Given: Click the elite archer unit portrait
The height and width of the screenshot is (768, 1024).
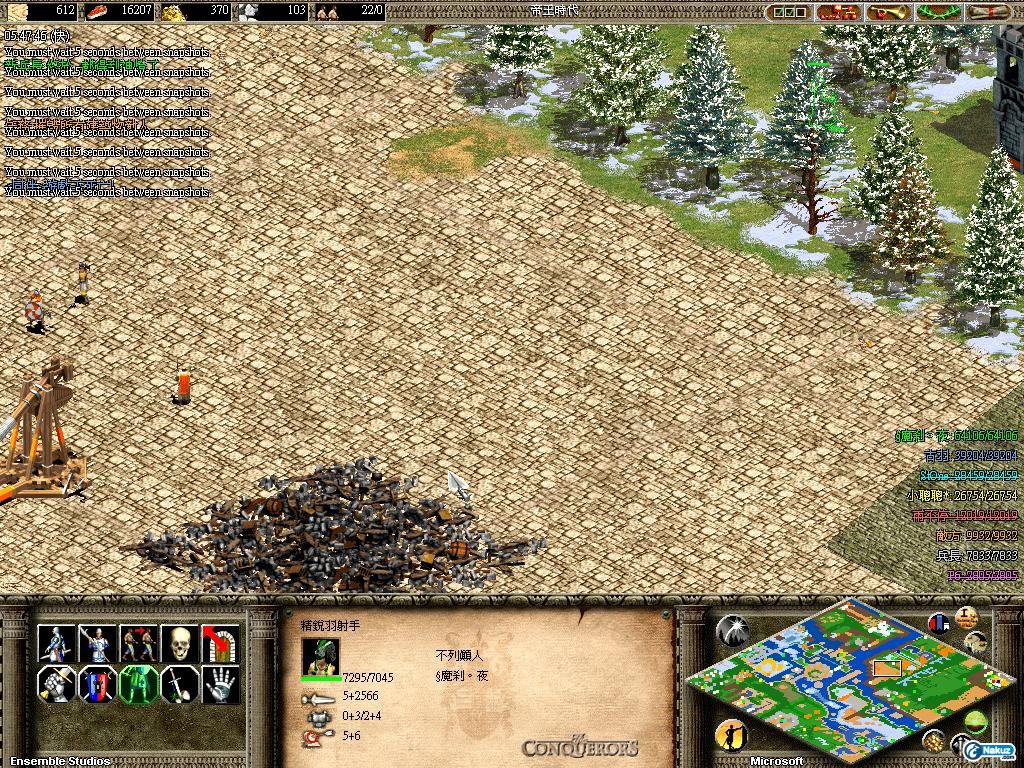Looking at the screenshot, I should pyautogui.click(x=321, y=657).
